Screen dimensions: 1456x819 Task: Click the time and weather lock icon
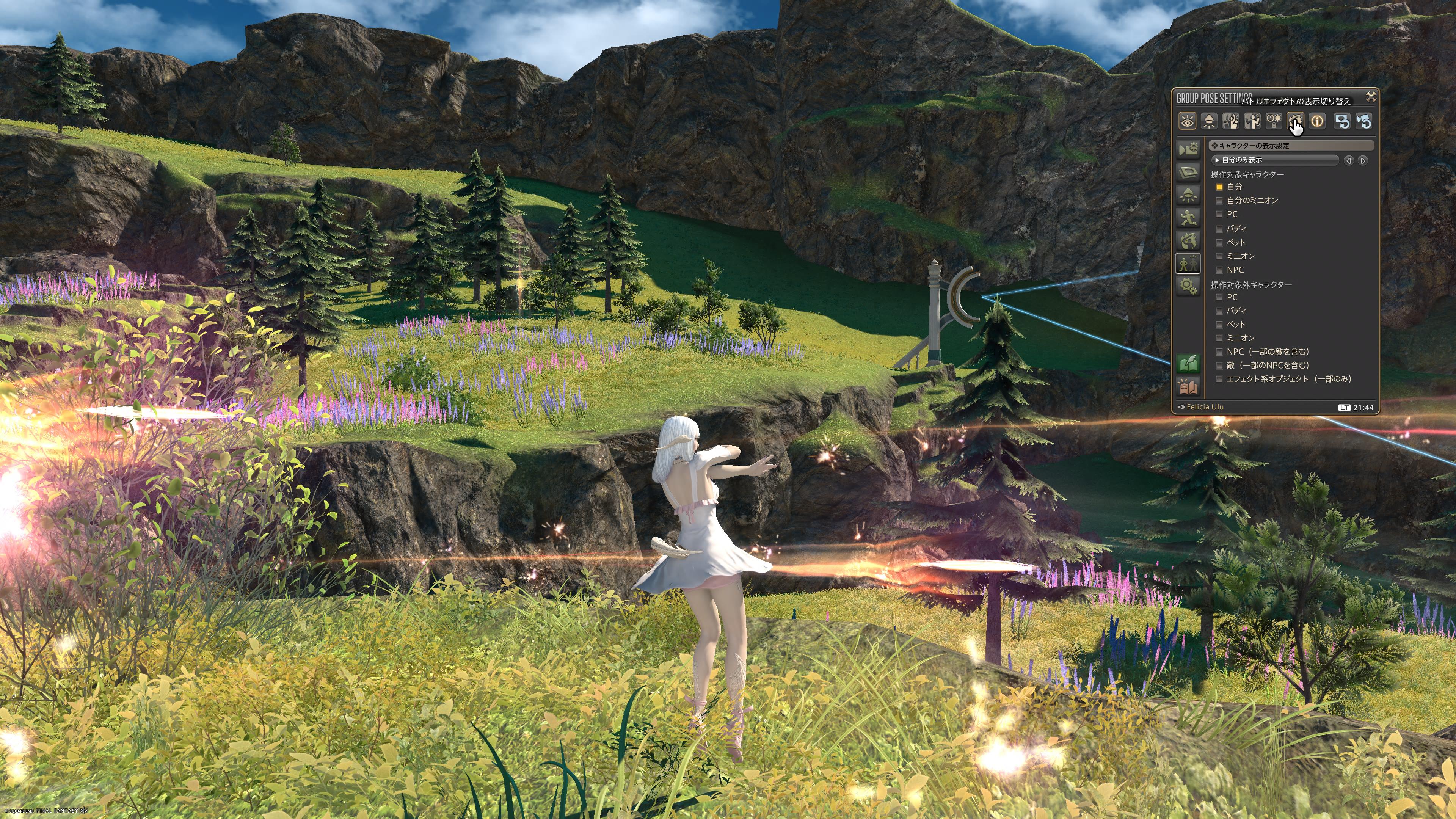coord(1274,121)
